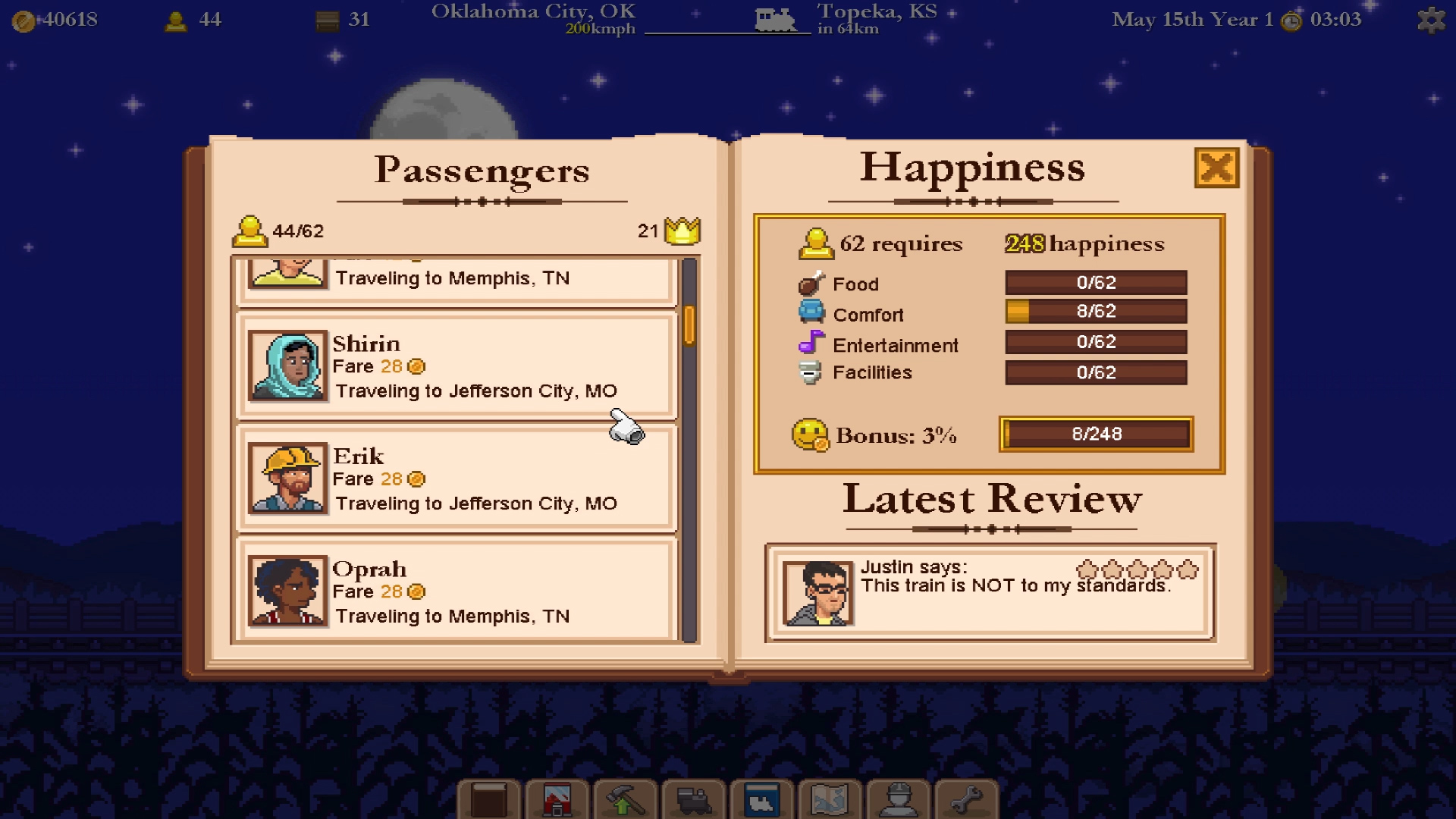
Task: Select Shirin's passenger portrait
Action: [288, 366]
